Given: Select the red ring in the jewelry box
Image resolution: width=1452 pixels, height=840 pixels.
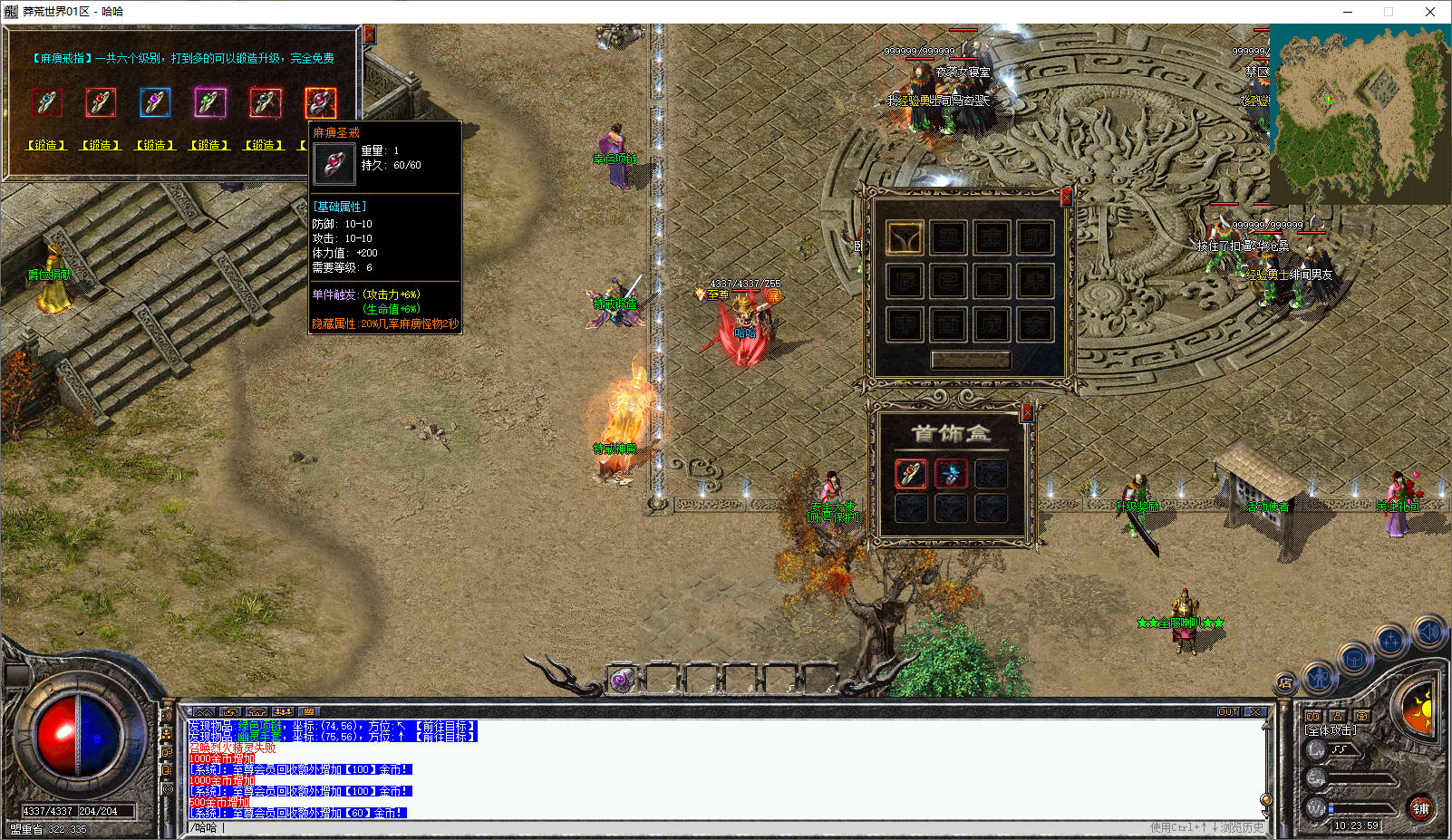Looking at the screenshot, I should point(911,473).
